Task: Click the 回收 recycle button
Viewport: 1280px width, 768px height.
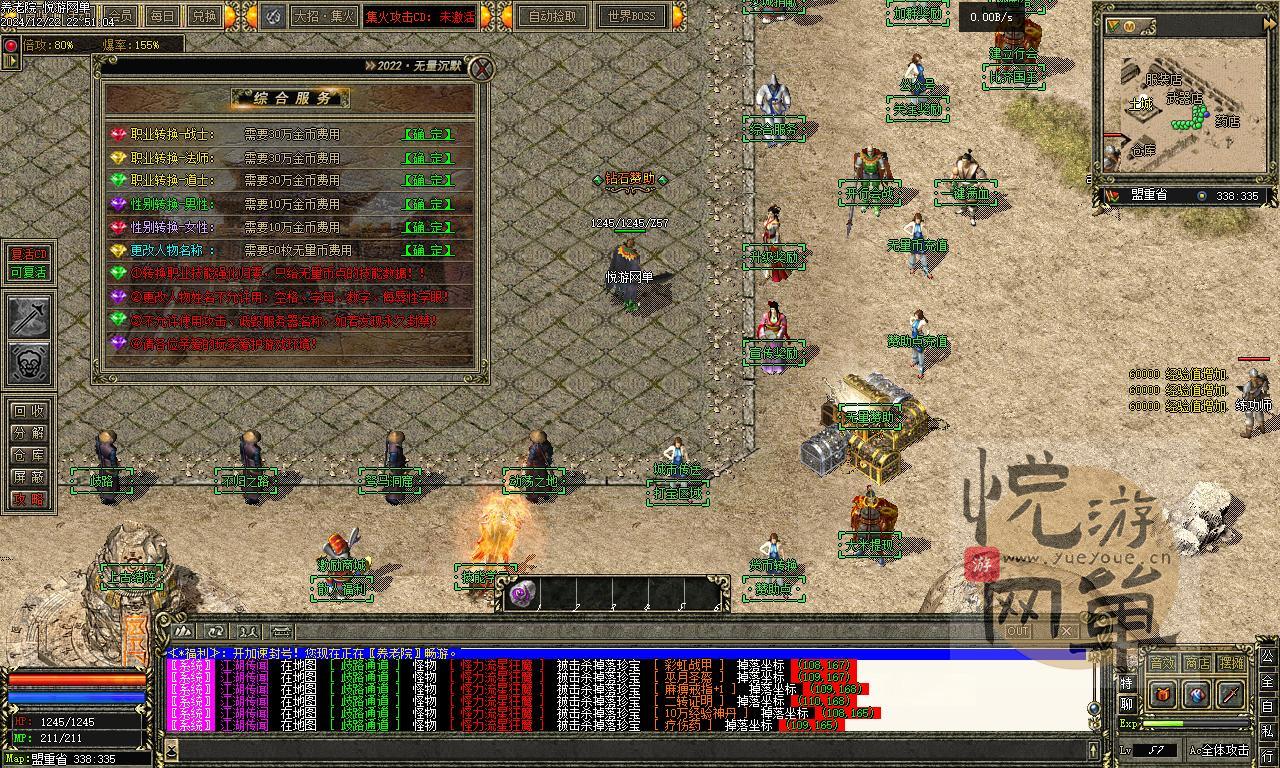Action: click(x=28, y=411)
